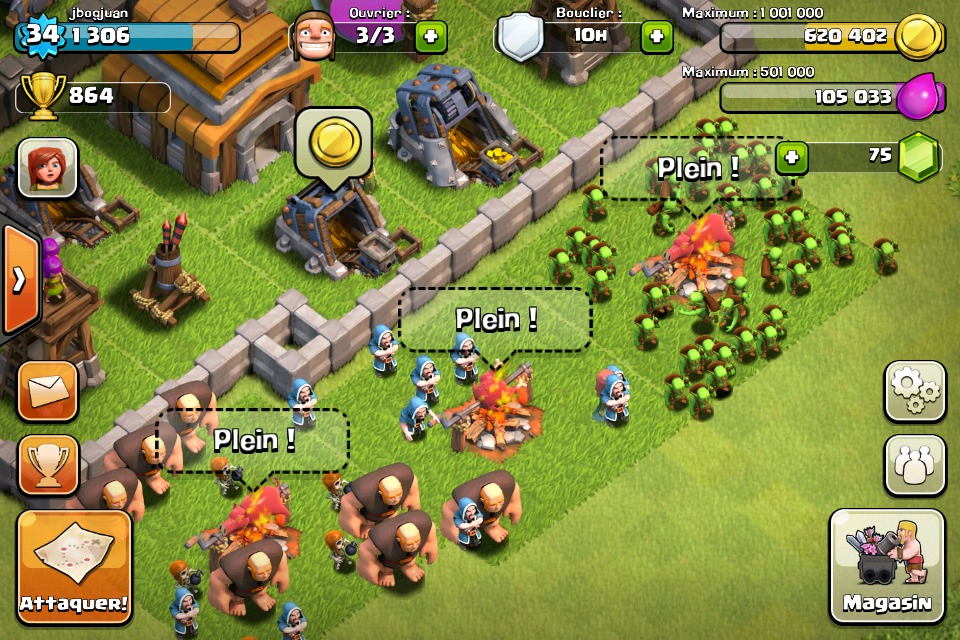Open the Attaquer! battle map
This screenshot has height=640, width=960.
pyautogui.click(x=74, y=567)
